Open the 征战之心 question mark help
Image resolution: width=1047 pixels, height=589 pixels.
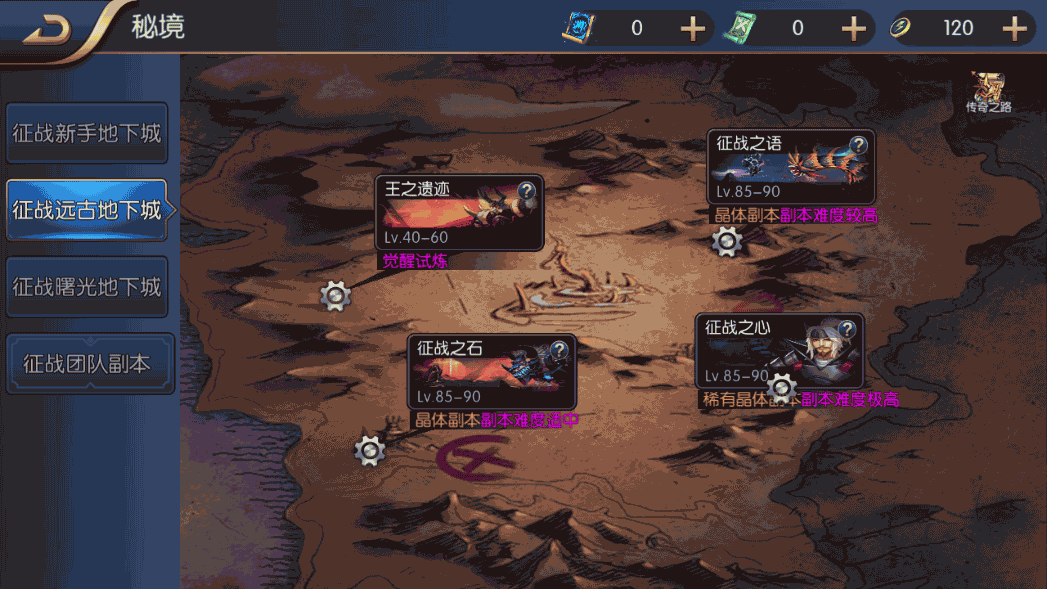[x=846, y=329]
